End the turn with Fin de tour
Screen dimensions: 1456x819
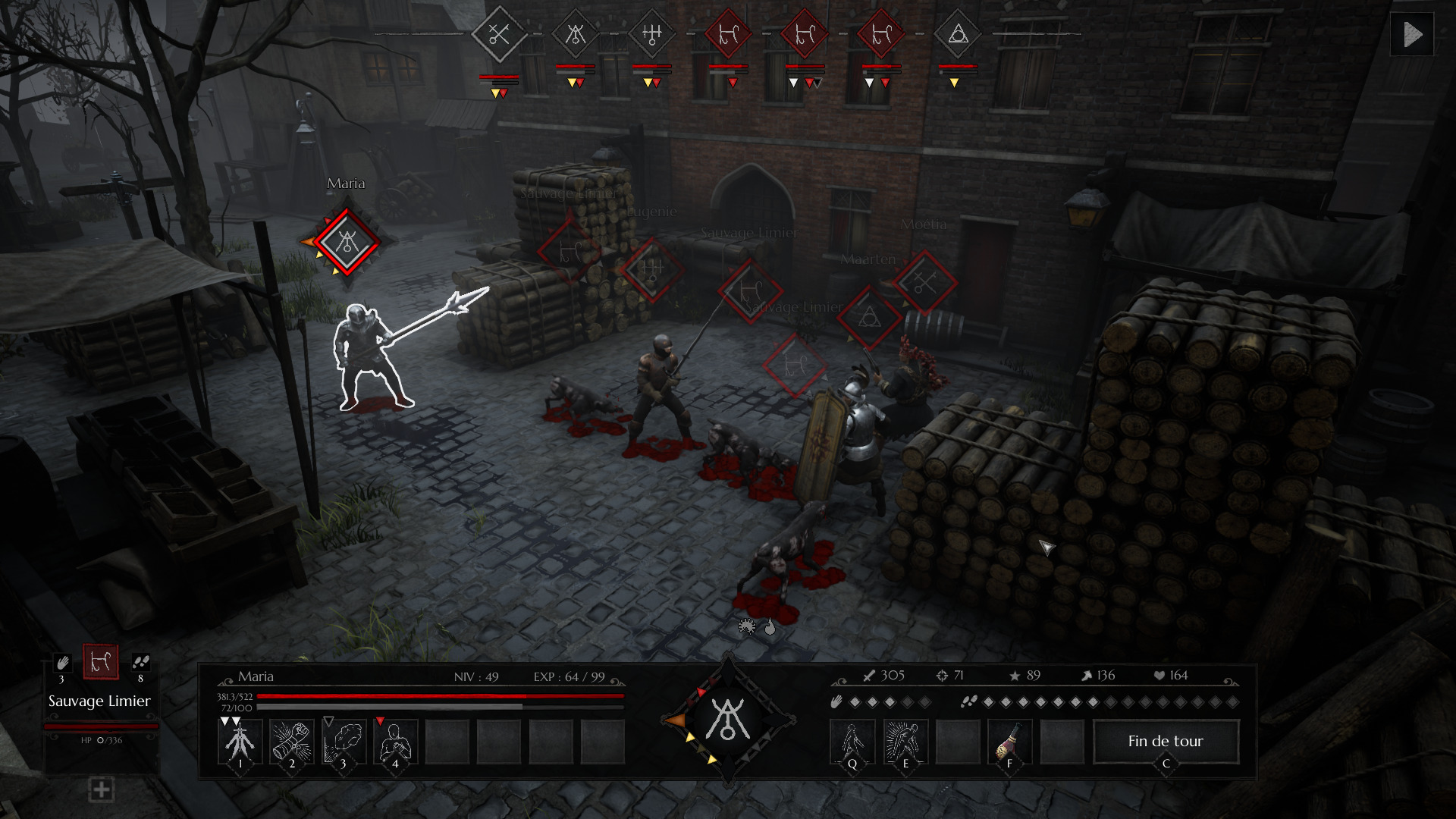[1166, 741]
